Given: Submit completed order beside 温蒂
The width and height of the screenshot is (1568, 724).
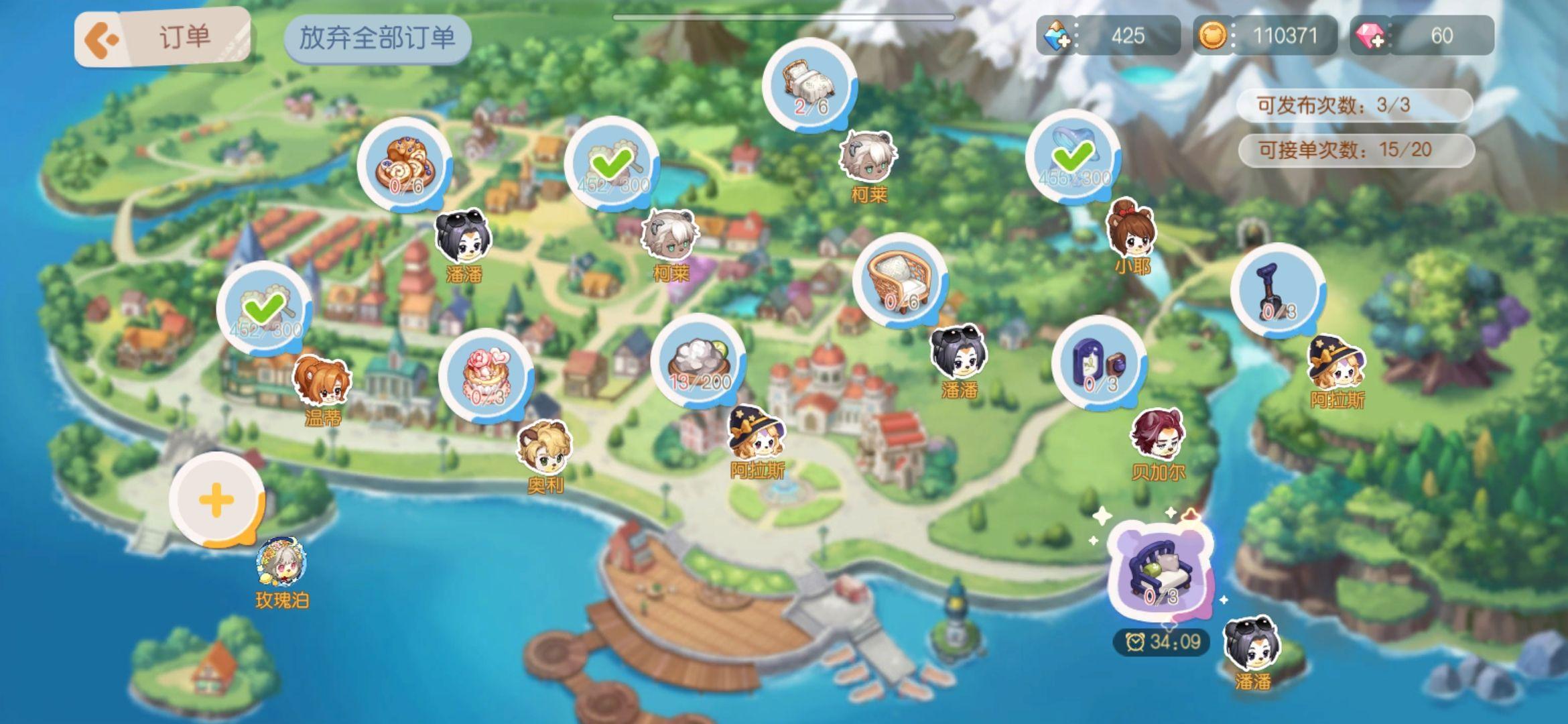Looking at the screenshot, I should click(265, 309).
